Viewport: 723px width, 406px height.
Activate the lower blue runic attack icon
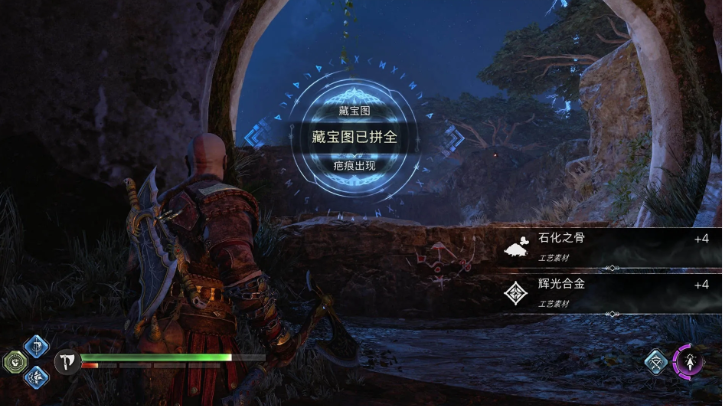pos(36,376)
